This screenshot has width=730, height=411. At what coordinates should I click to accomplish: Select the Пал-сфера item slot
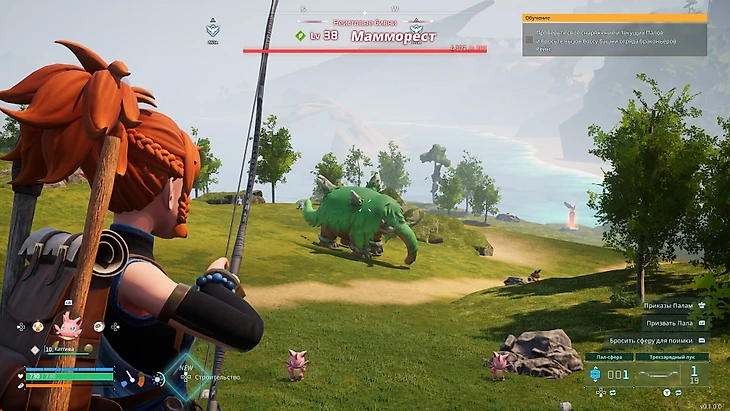click(609, 372)
